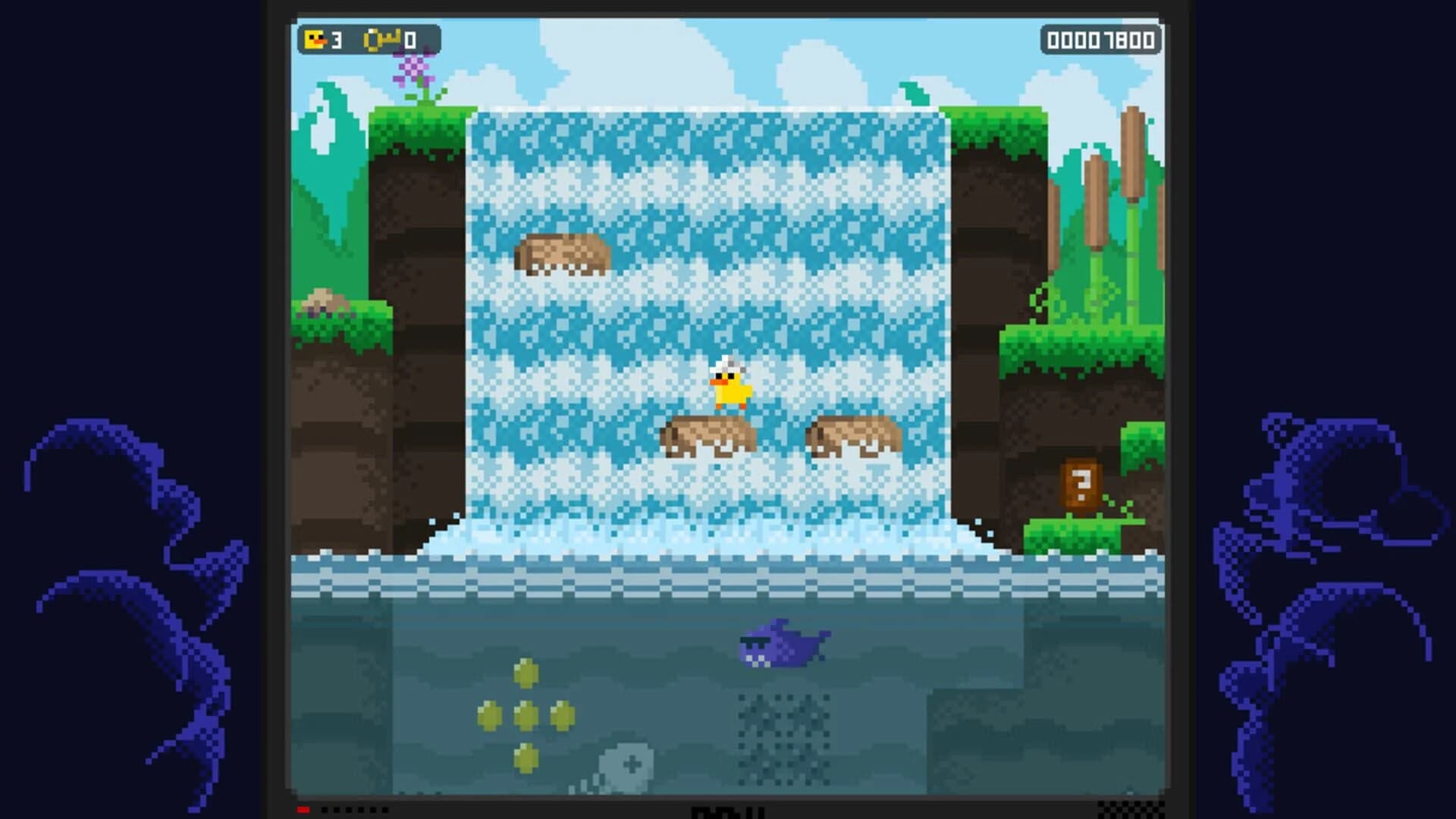This screenshot has height=819, width=1456.
Task: Click the red indicator at bottom left
Action: pos(303,808)
